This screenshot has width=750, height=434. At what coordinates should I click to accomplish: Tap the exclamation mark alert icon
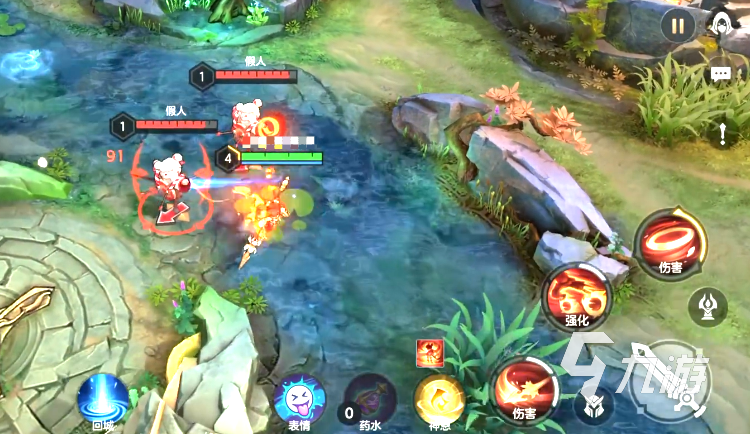coord(722,132)
